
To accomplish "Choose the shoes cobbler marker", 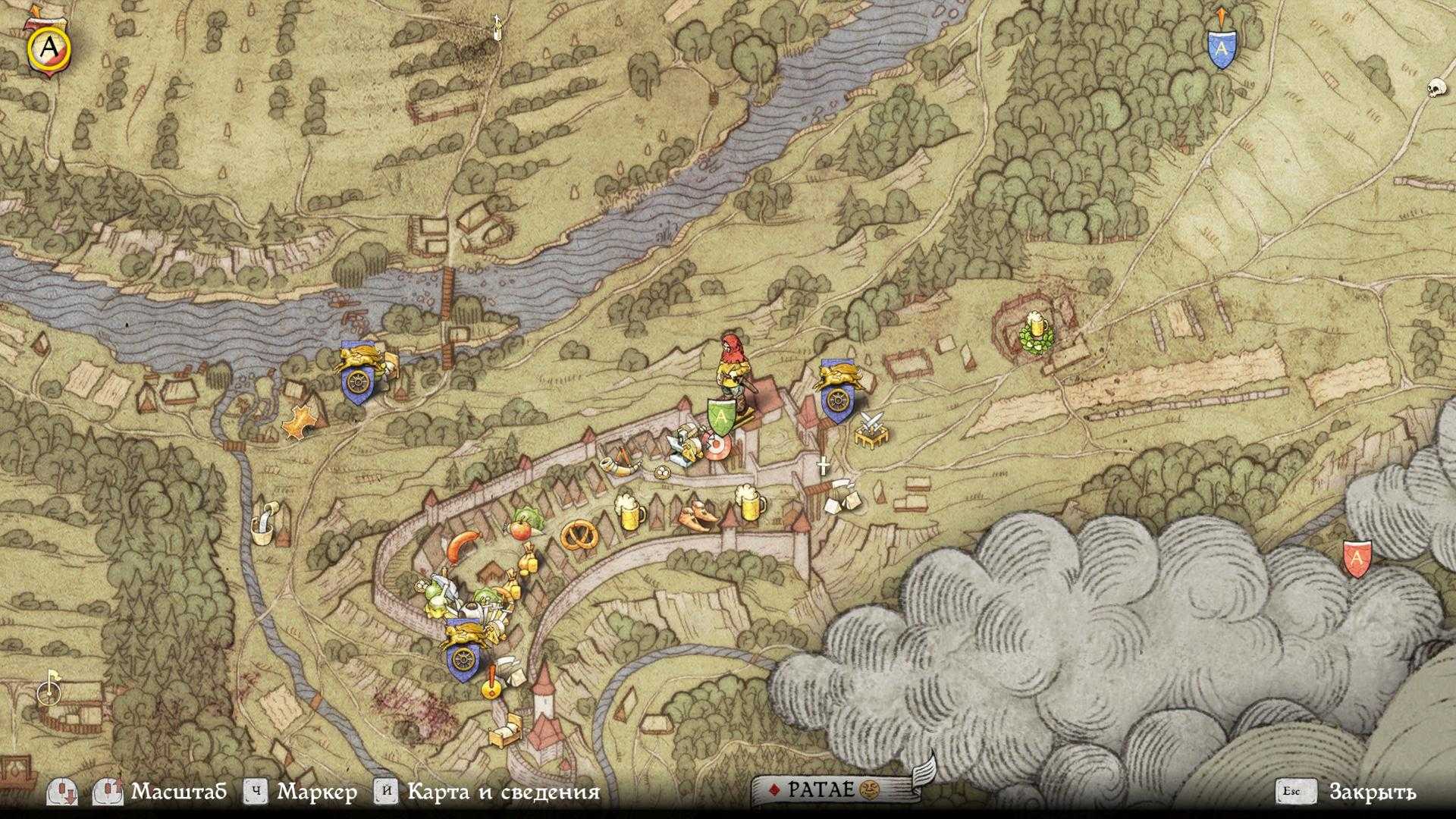I will pyautogui.click(x=698, y=516).
